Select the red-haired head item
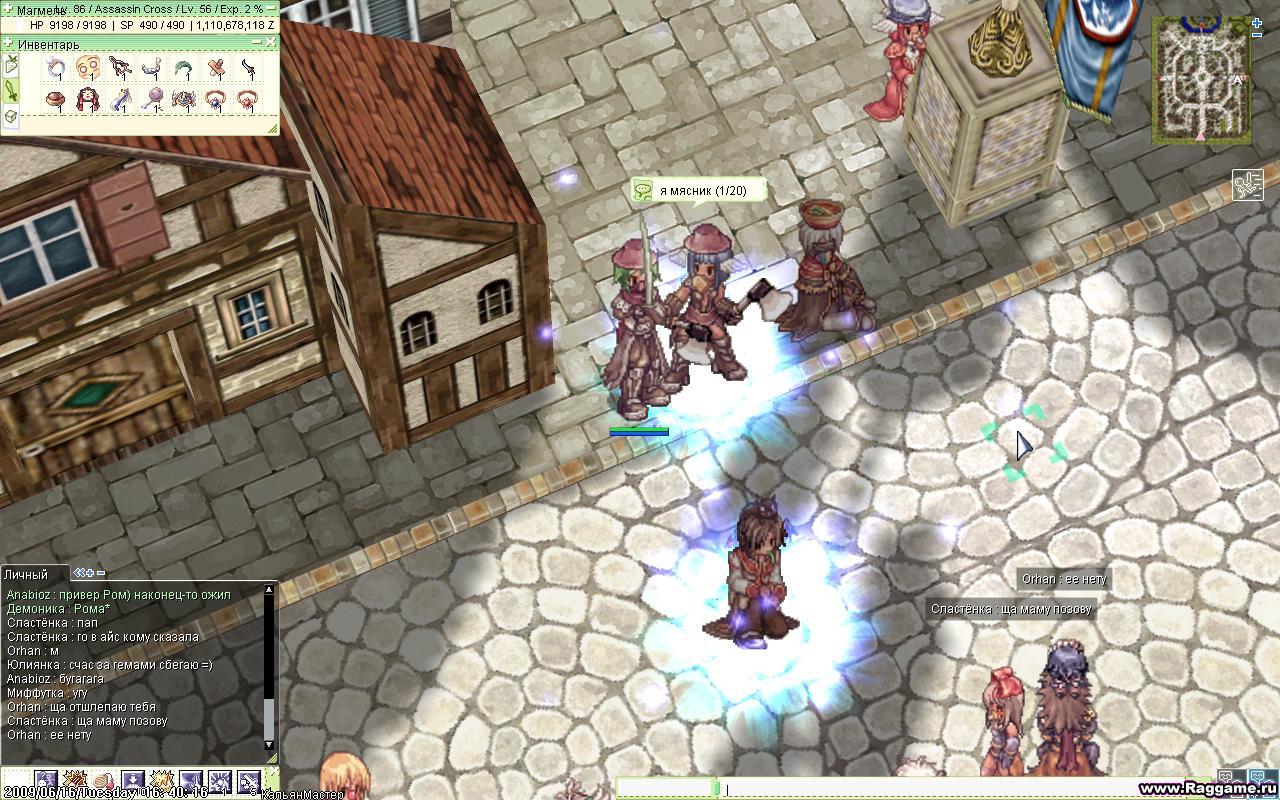This screenshot has height=800, width=1280. pyautogui.click(x=89, y=100)
